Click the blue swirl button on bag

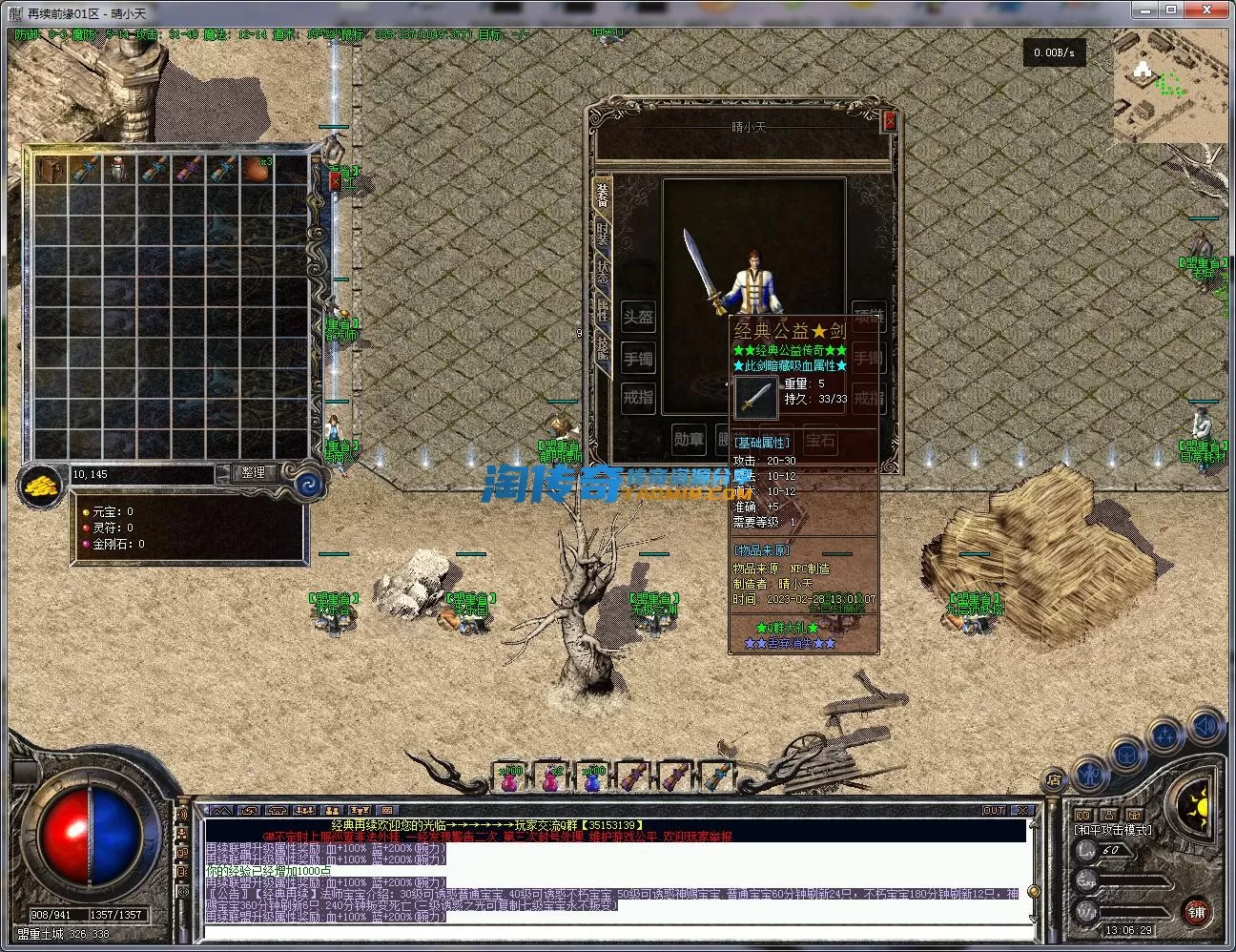point(310,485)
